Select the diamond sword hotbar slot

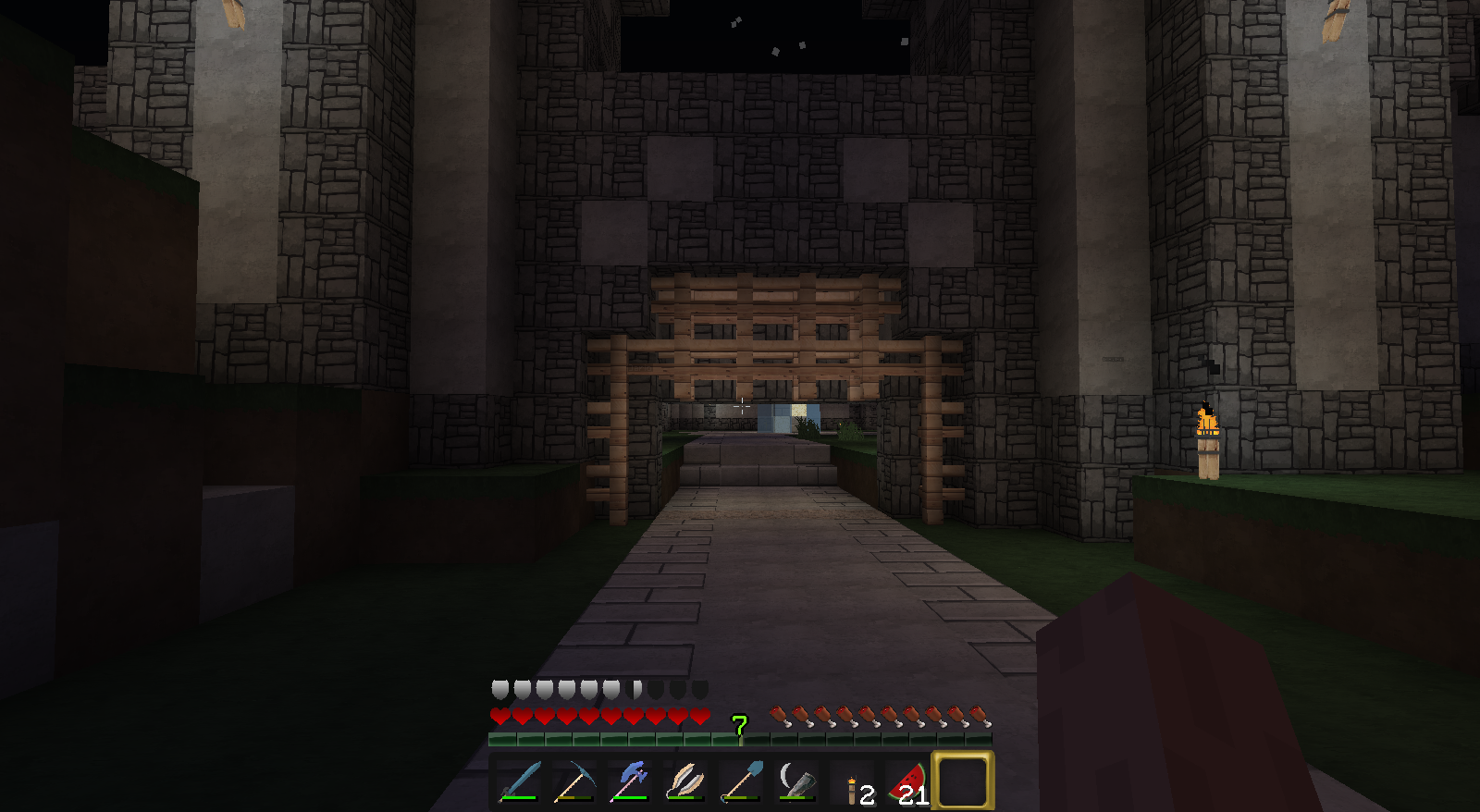519,781
